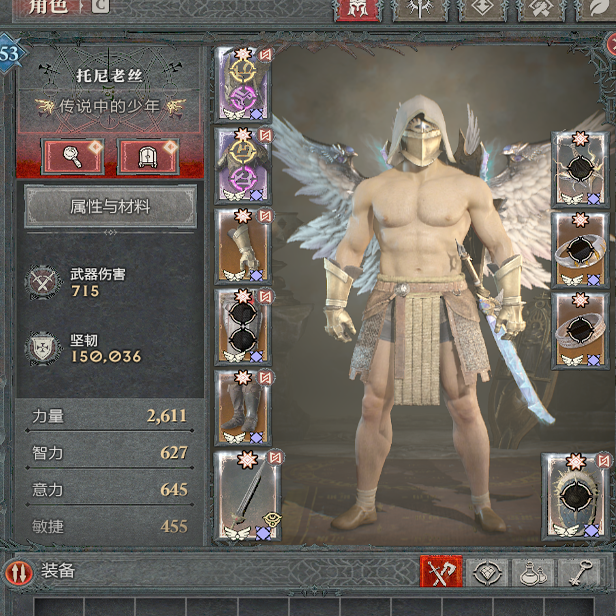Open the potion consumables inventory tab
Viewport: 616px width, 616px height.
coord(533,572)
